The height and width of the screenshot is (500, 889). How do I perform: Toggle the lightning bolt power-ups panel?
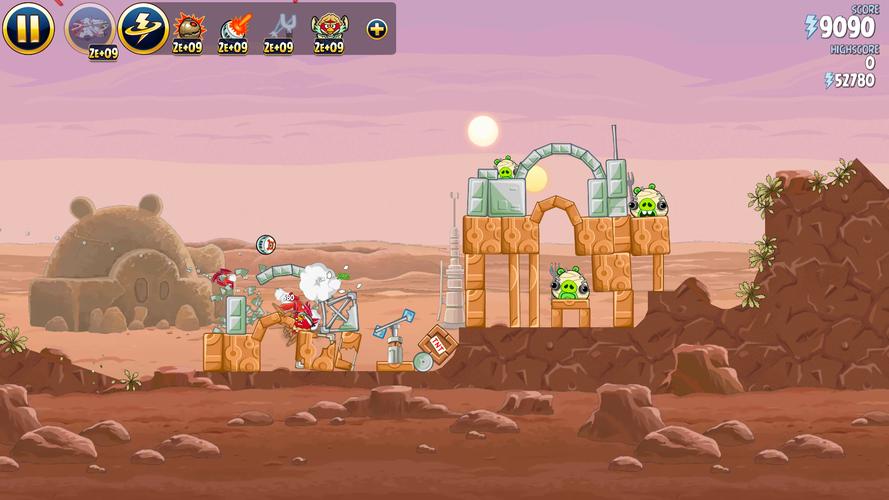pyautogui.click(x=143, y=28)
